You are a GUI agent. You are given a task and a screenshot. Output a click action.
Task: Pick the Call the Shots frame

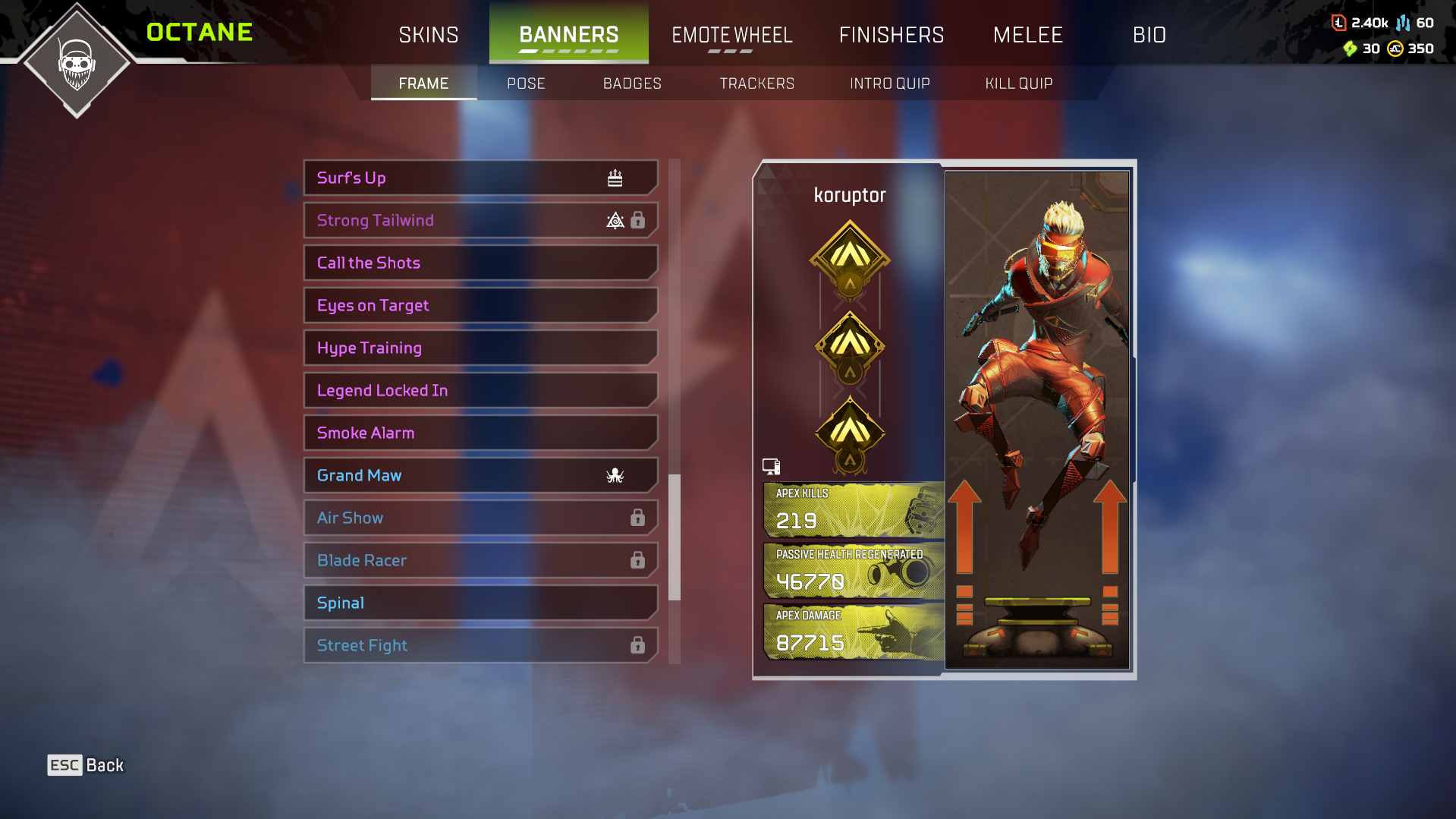point(480,263)
